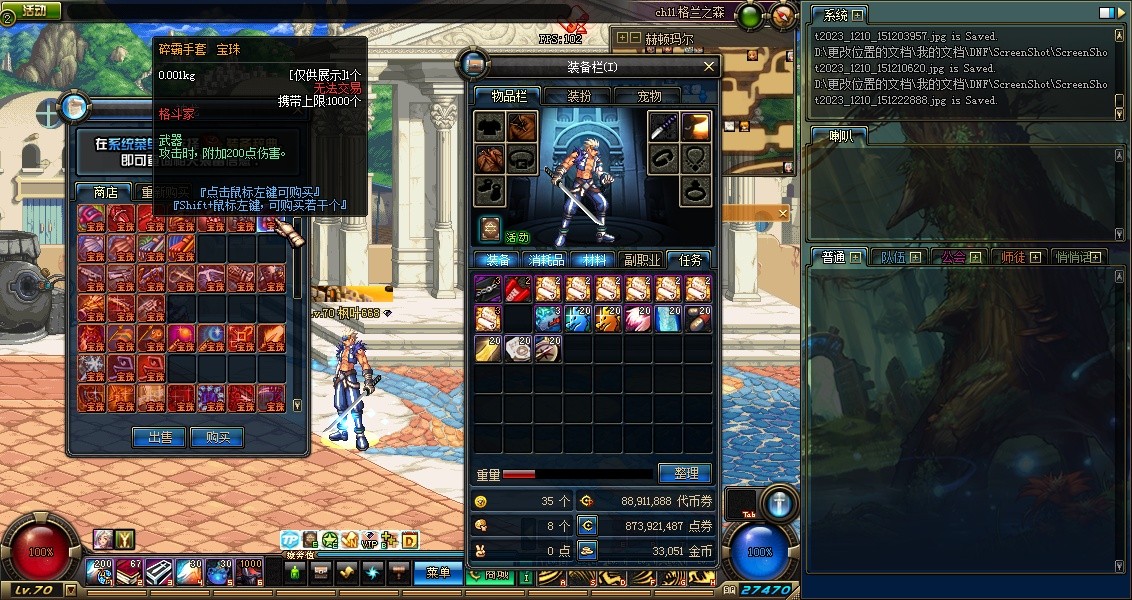1132x600 pixels.
Task: Click the 出售 sell button in shop
Action: point(160,437)
